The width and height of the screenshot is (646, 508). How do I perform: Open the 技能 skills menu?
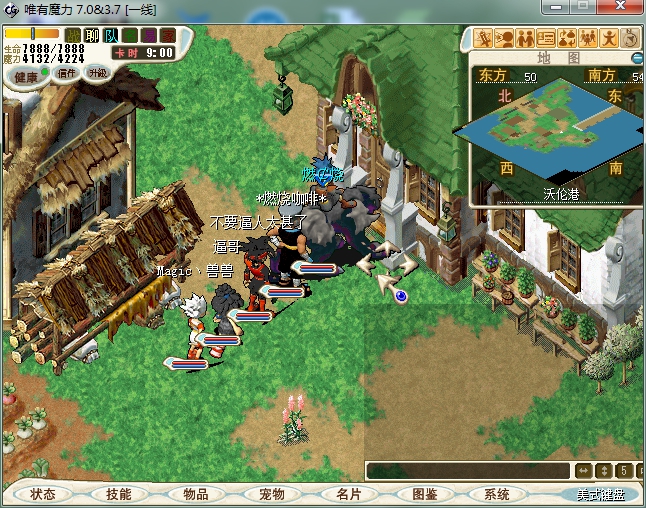point(118,494)
